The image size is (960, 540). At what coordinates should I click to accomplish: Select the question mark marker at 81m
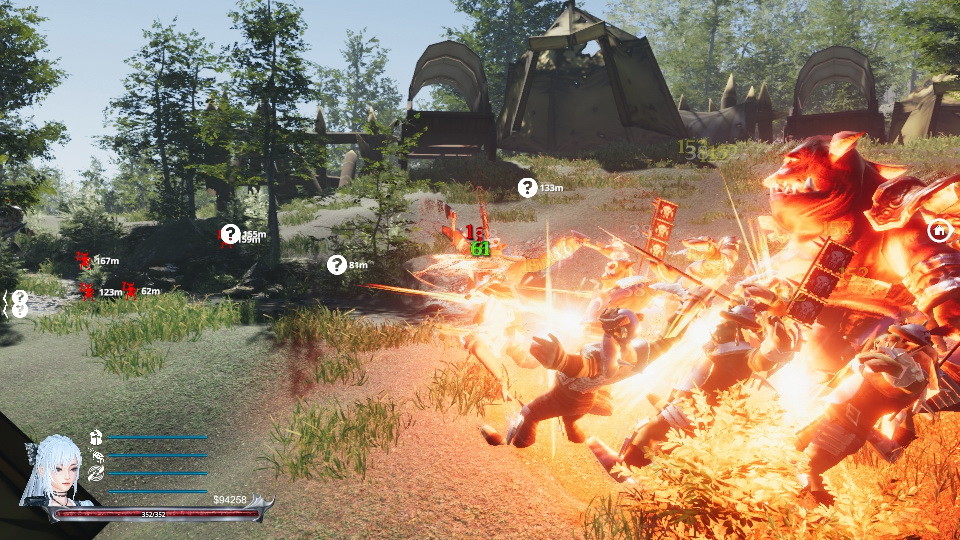337,265
